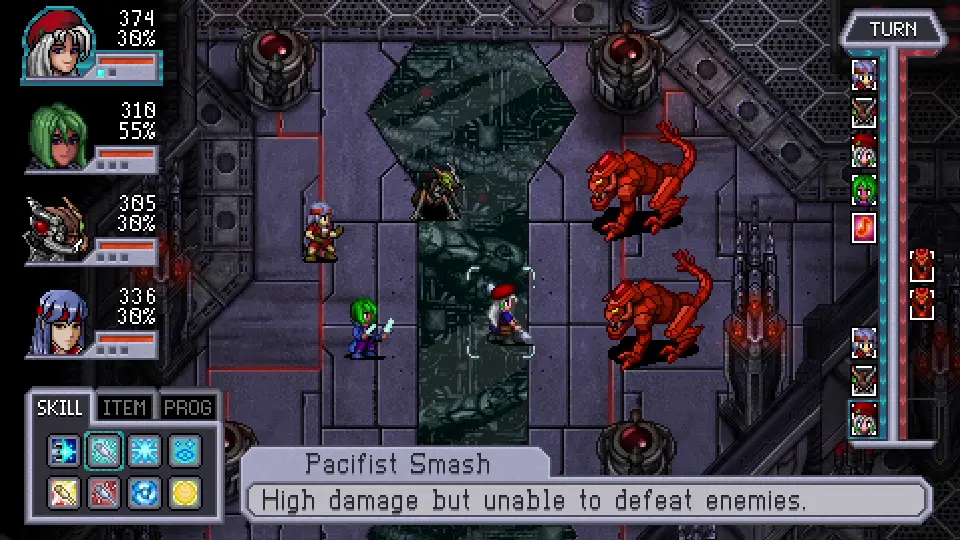Pick the yellow club strike skill
This screenshot has width=960, height=540.
pyautogui.click(x=64, y=492)
